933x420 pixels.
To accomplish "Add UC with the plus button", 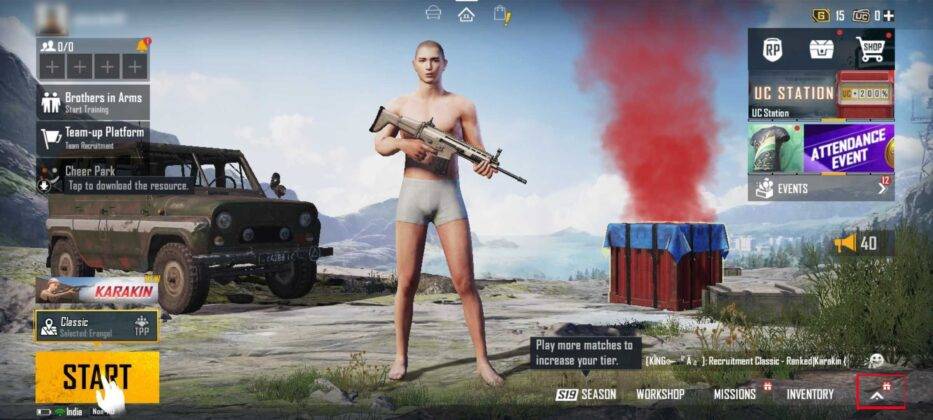I will [x=888, y=15].
